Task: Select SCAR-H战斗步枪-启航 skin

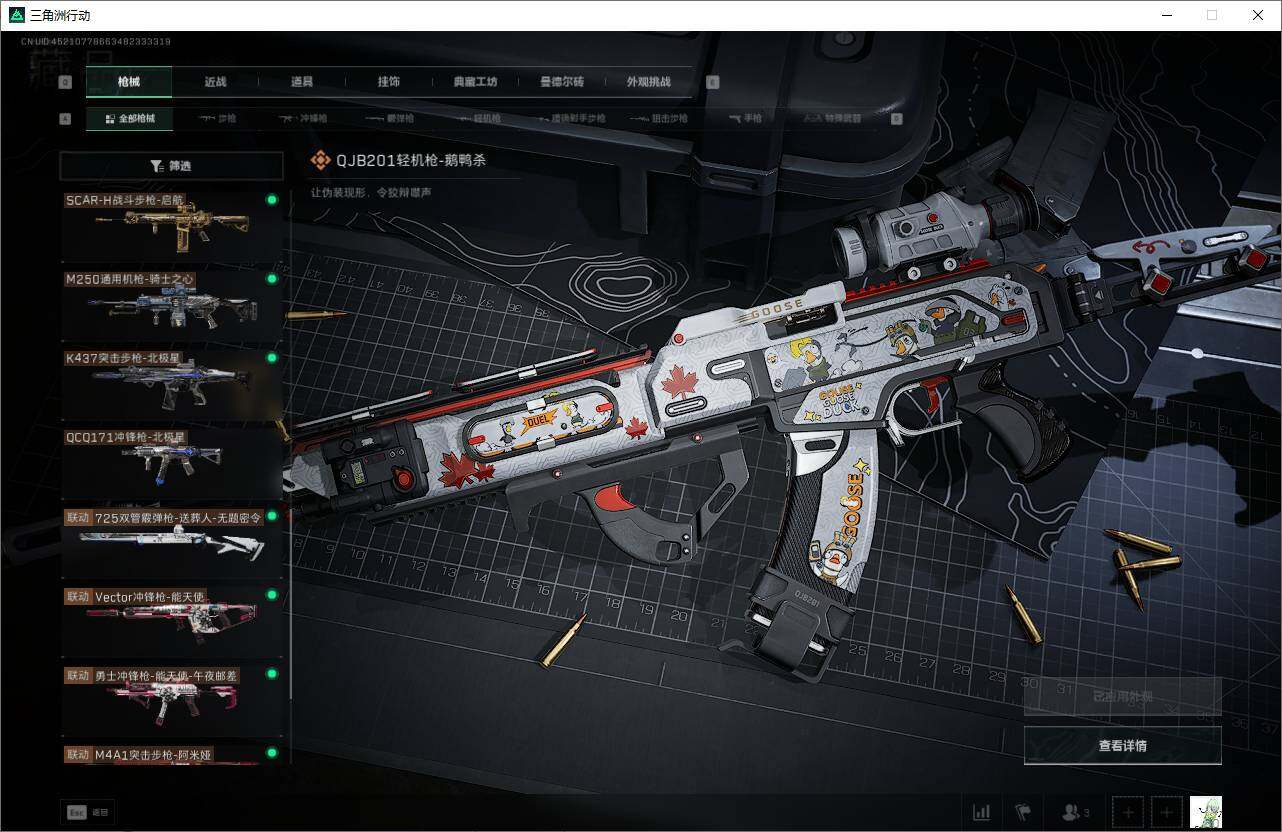Action: tap(172, 227)
